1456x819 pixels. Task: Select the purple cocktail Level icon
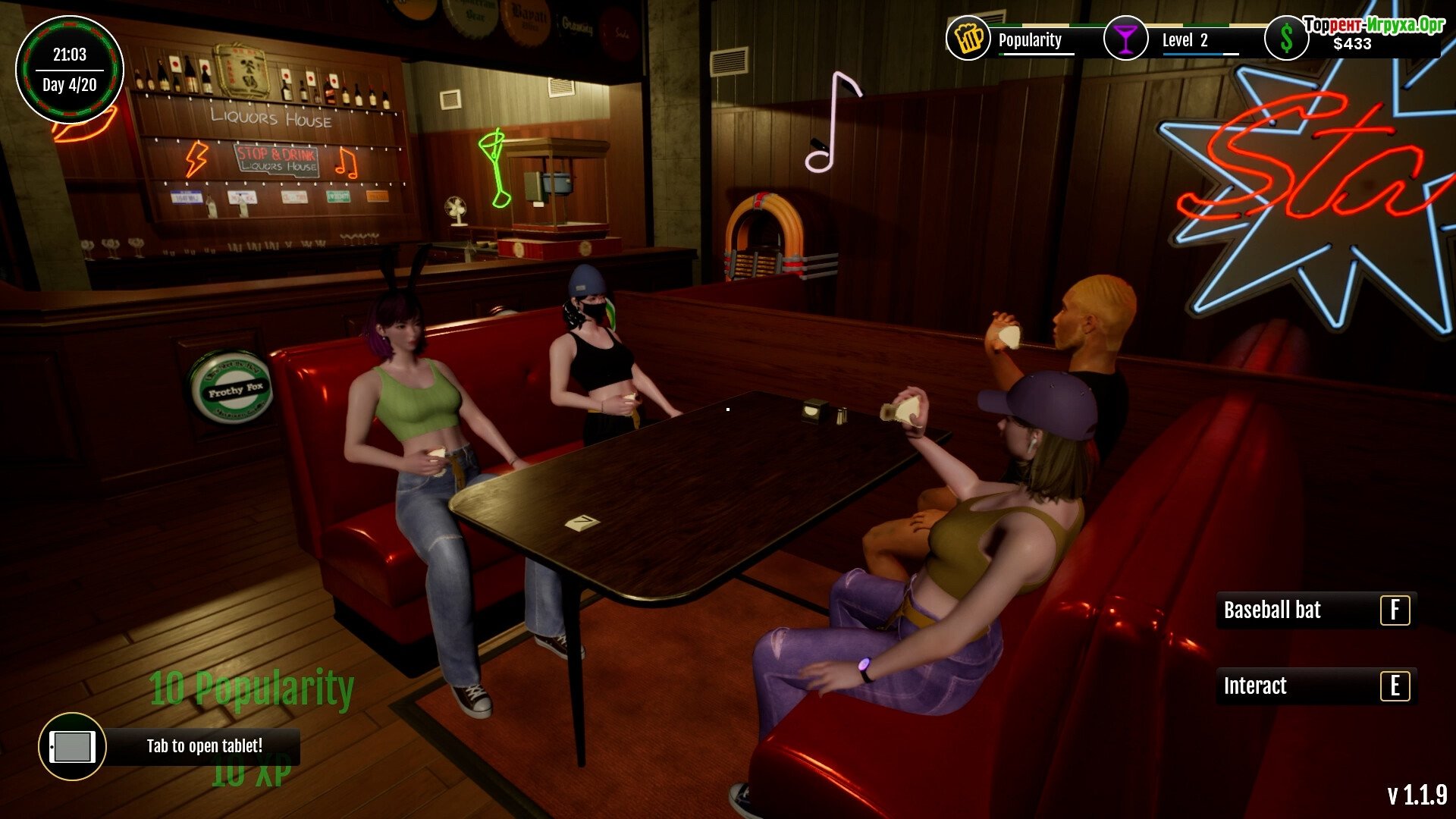[1125, 38]
